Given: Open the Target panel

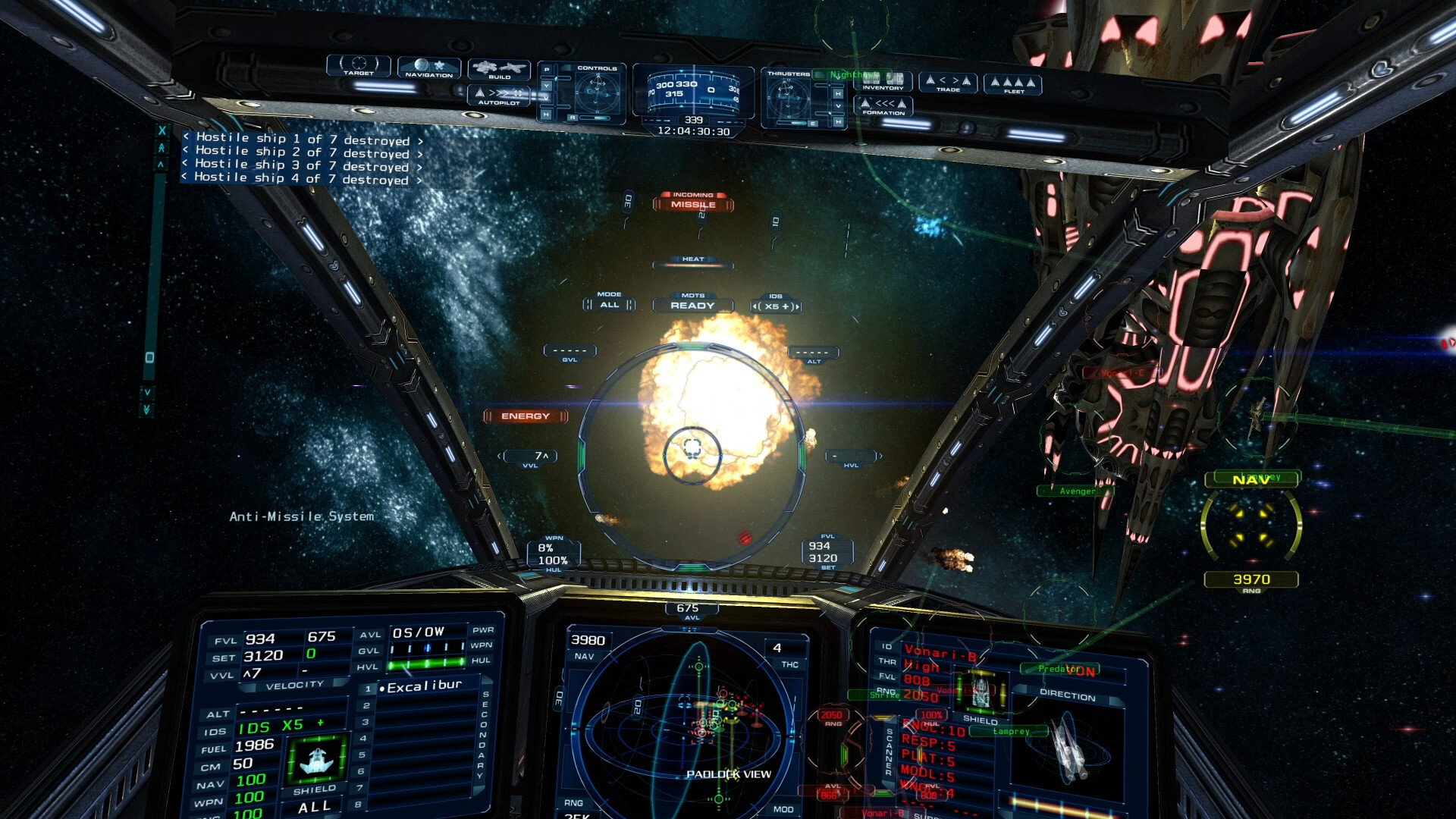Looking at the screenshot, I should pos(359,65).
